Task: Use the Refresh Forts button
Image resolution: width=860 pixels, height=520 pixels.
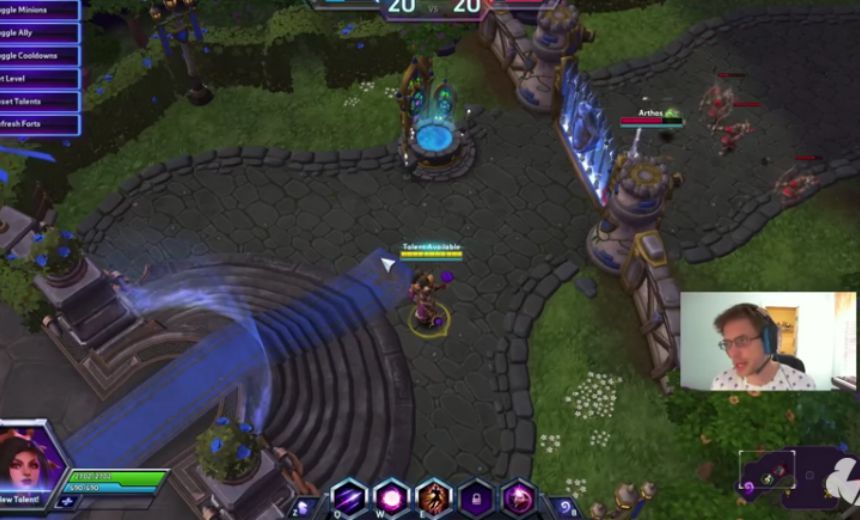Action: 38,125
